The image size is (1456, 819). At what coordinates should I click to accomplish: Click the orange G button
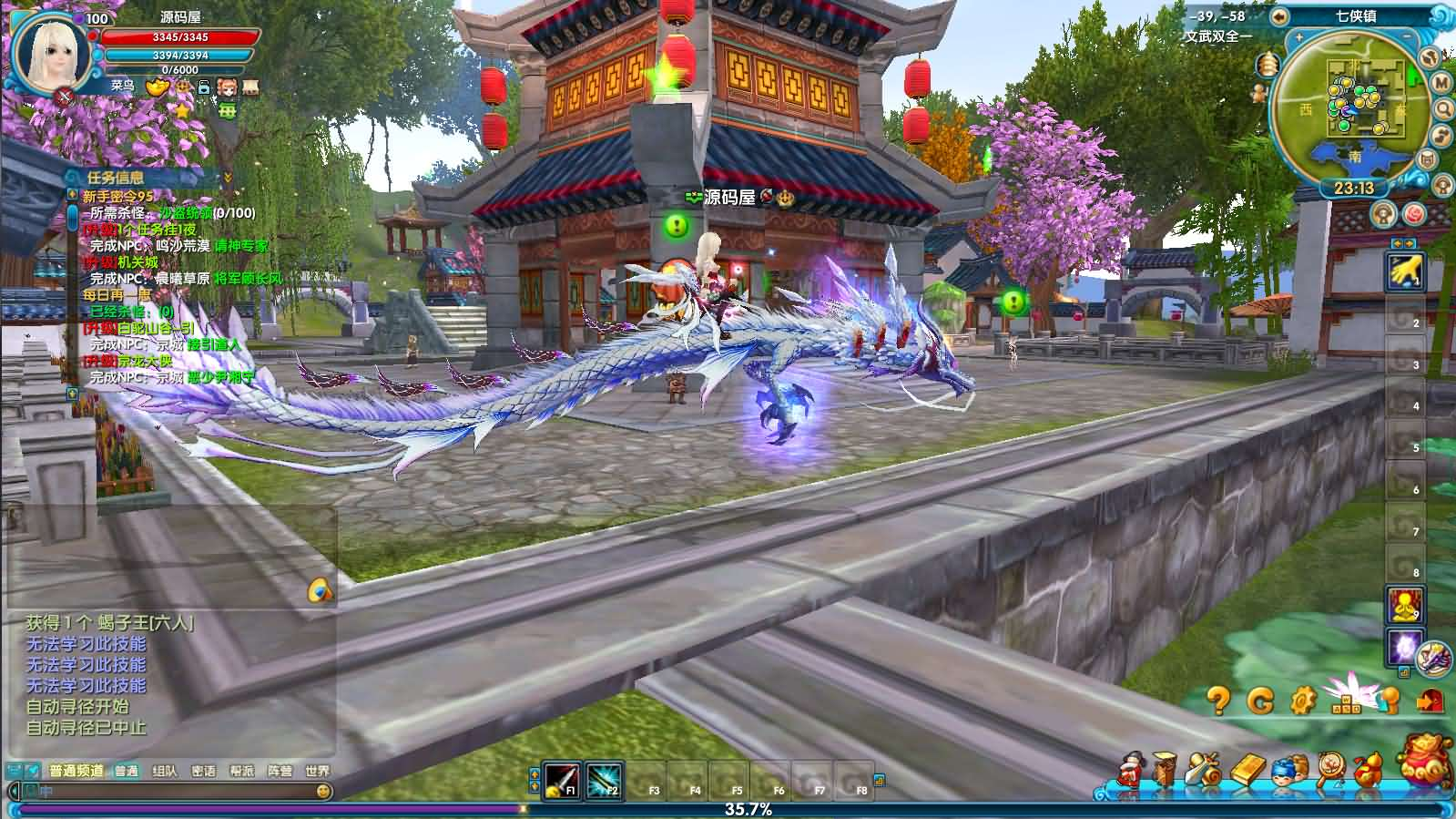pyautogui.click(x=1261, y=700)
